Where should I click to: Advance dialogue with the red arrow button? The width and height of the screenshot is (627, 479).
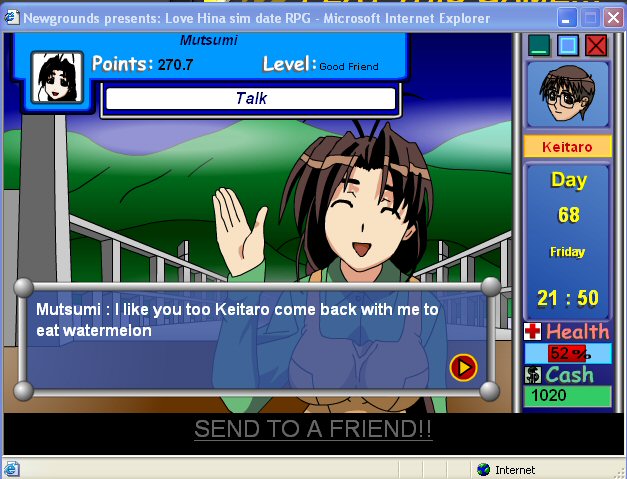tap(463, 367)
